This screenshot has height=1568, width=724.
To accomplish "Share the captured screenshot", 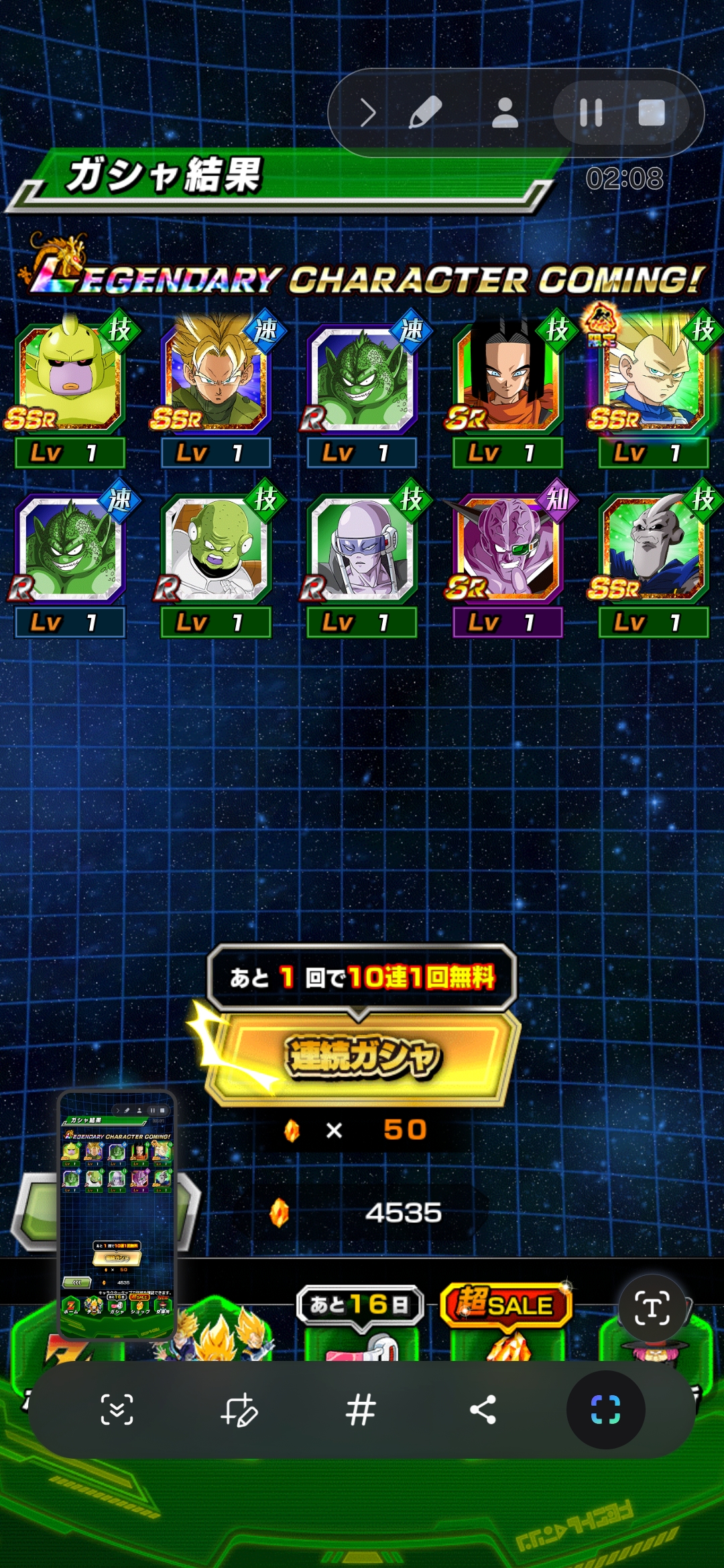I will (x=483, y=1409).
